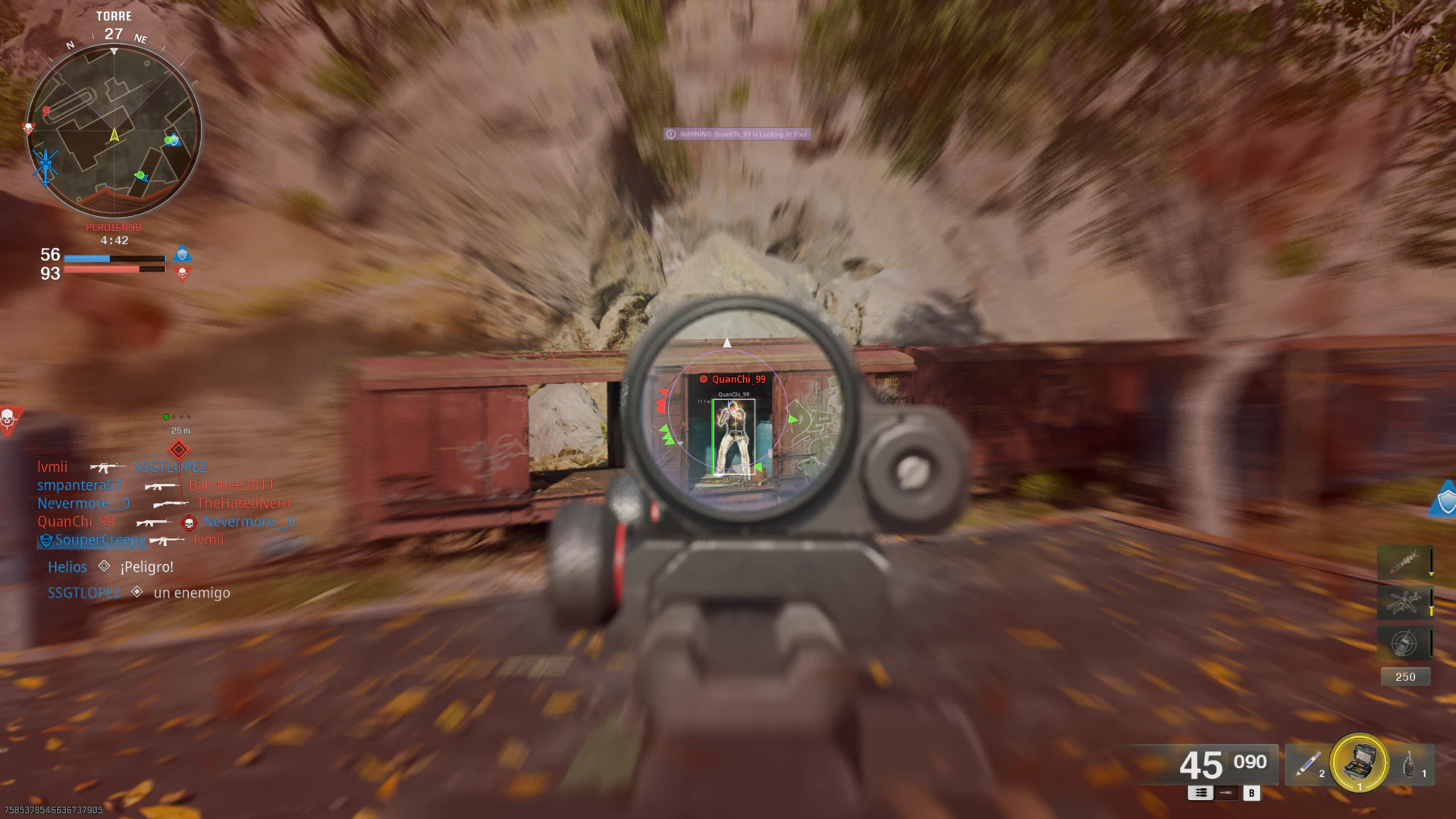Click the helicopter scorestreak progress bar
The height and width of the screenshot is (819, 1456).
pos(1432,603)
